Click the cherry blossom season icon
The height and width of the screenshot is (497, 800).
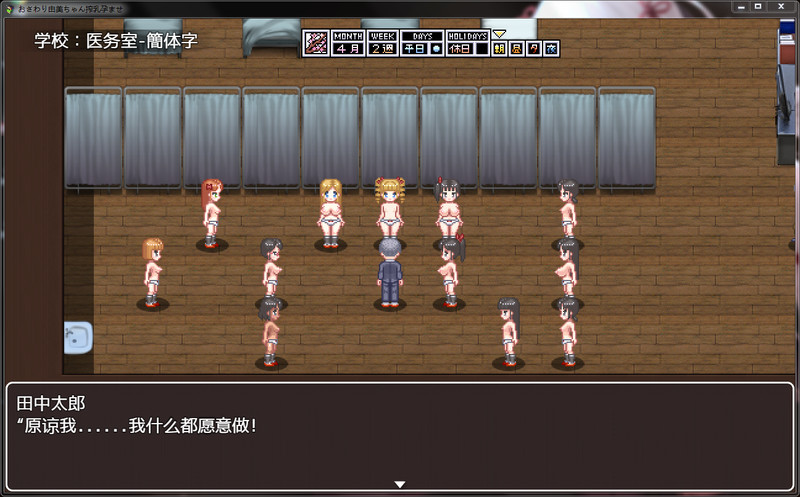click(x=316, y=43)
